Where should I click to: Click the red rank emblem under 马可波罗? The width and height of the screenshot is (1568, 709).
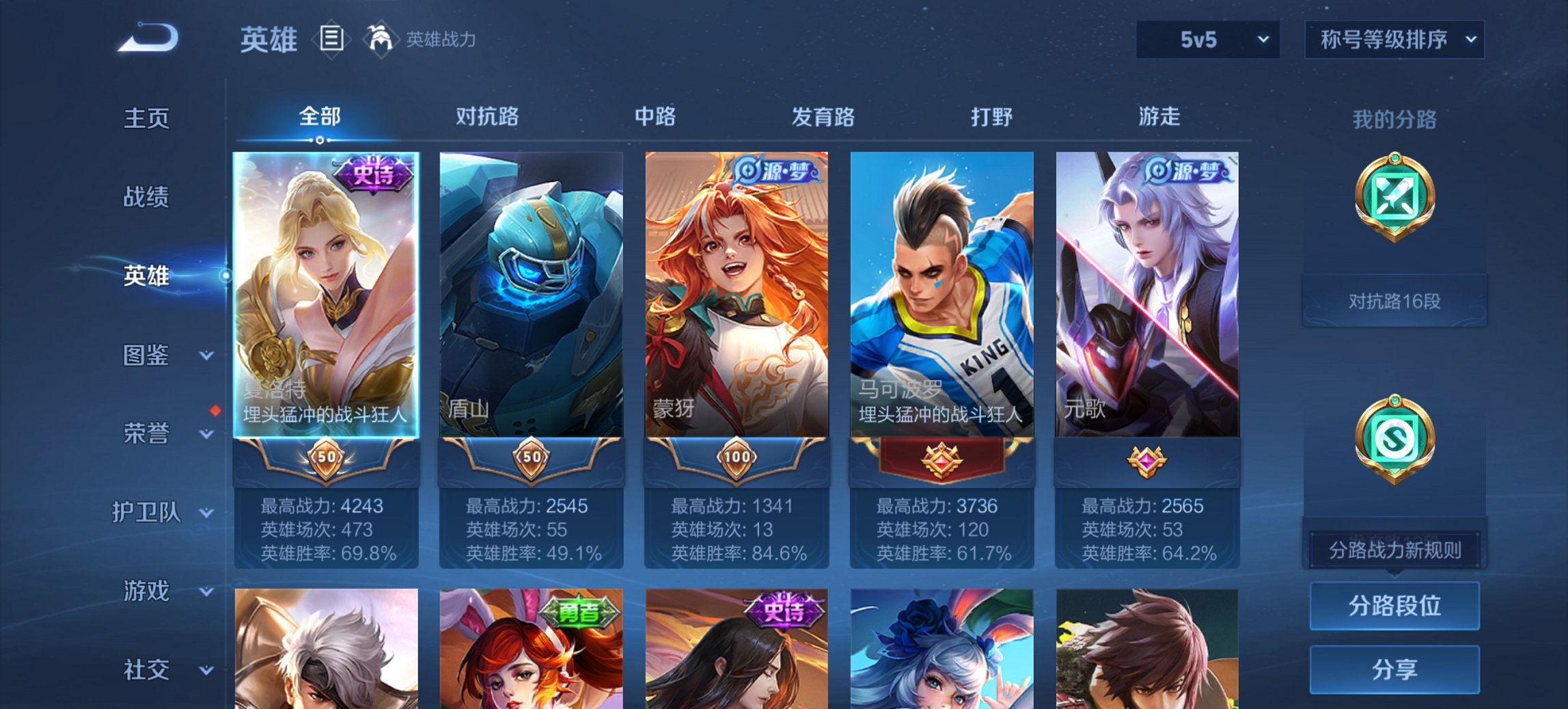point(944,459)
